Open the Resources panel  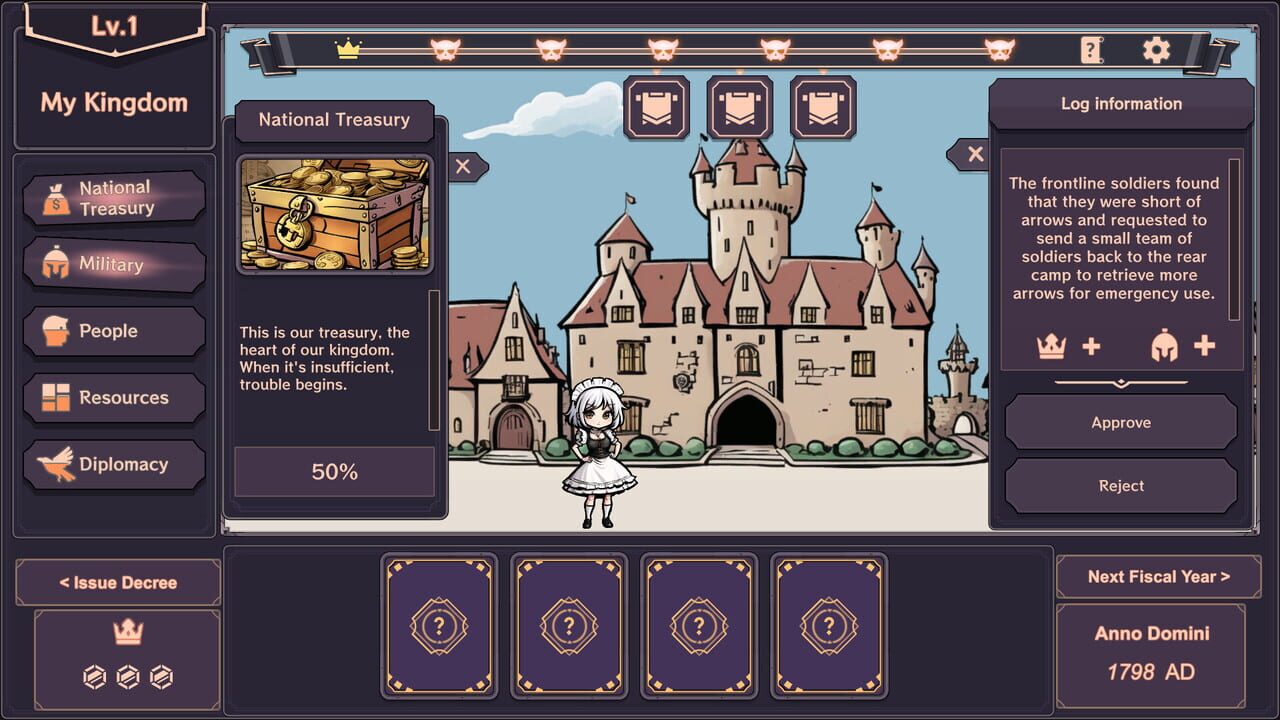pos(114,397)
